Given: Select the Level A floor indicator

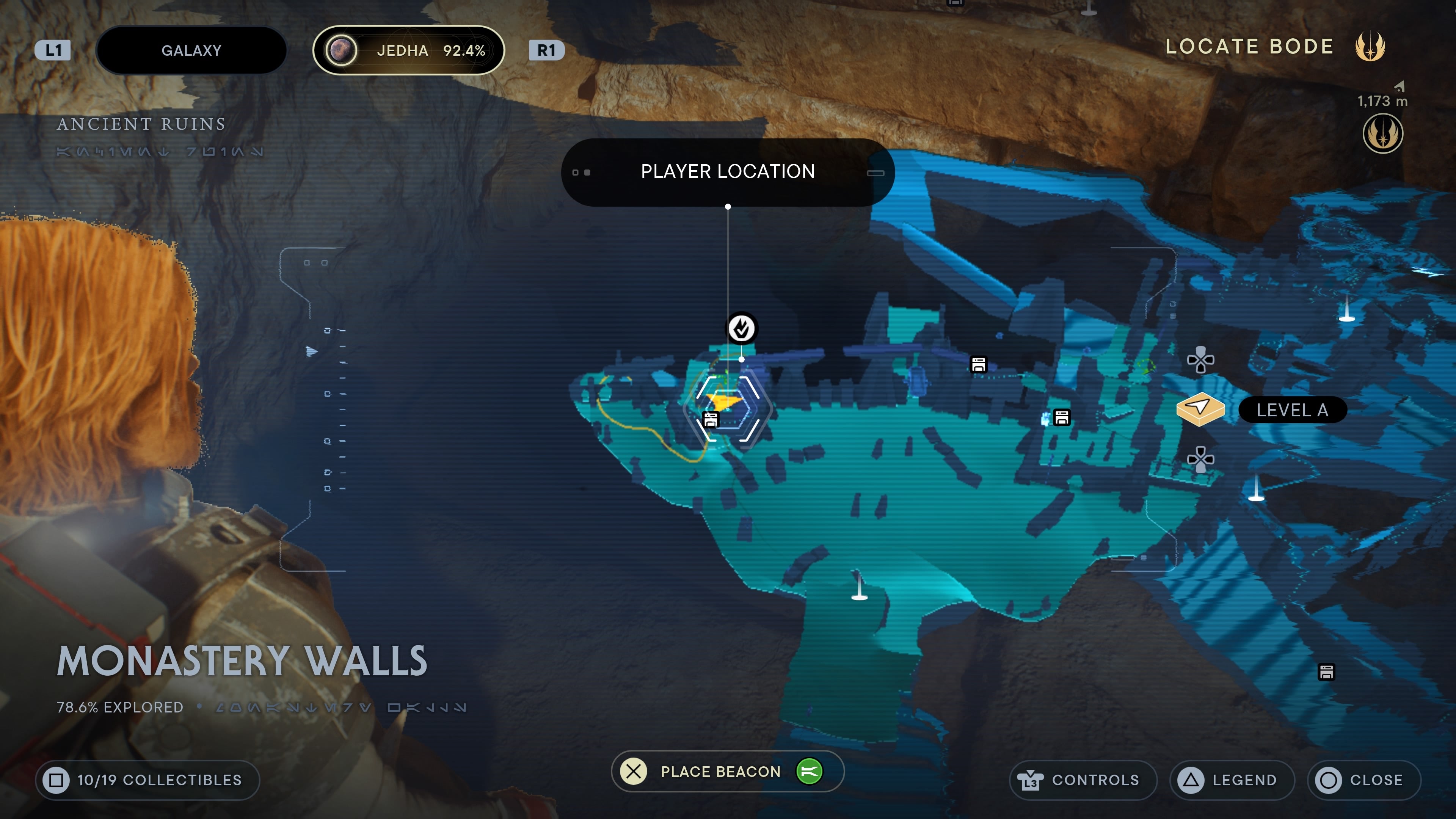Looking at the screenshot, I should pyautogui.click(x=1291, y=410).
